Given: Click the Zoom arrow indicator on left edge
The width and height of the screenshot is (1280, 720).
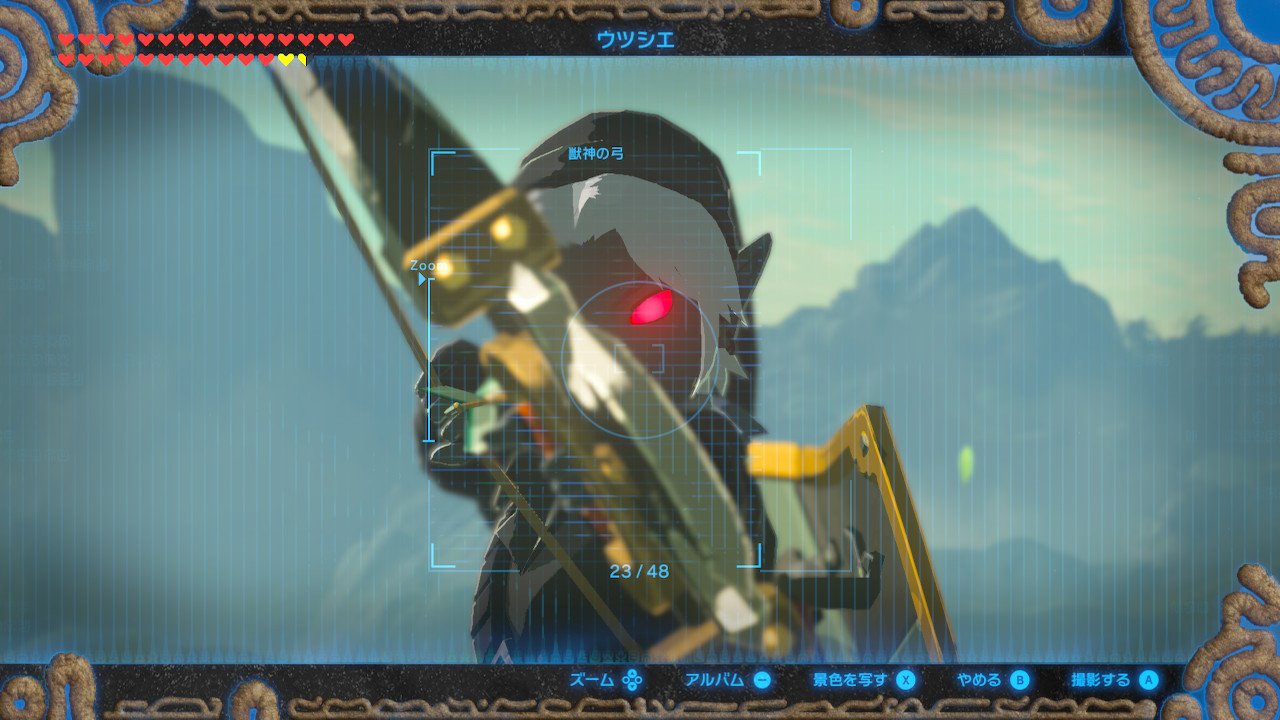Looking at the screenshot, I should pos(422,280).
